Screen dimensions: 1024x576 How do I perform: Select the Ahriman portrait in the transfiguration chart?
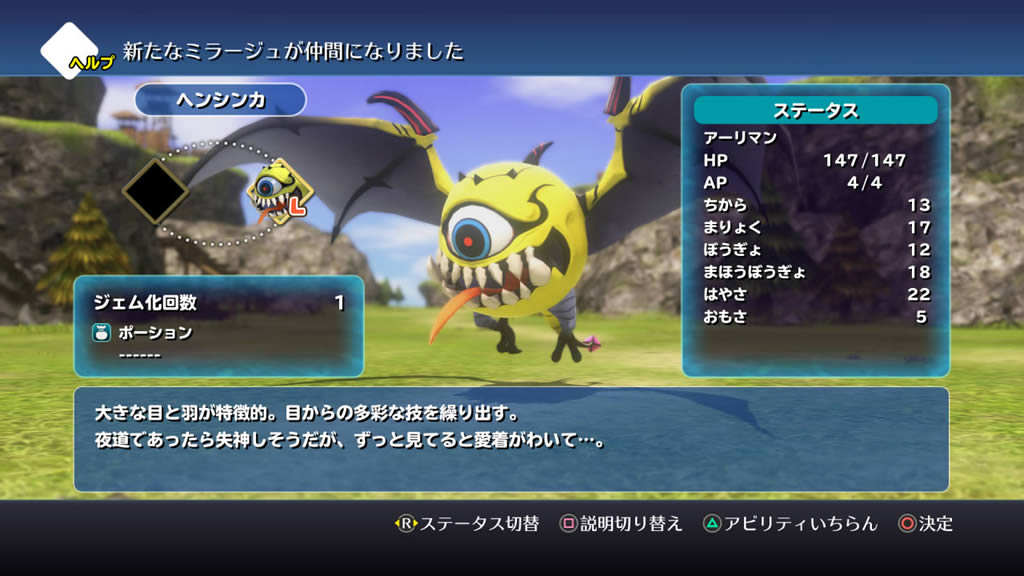[277, 190]
